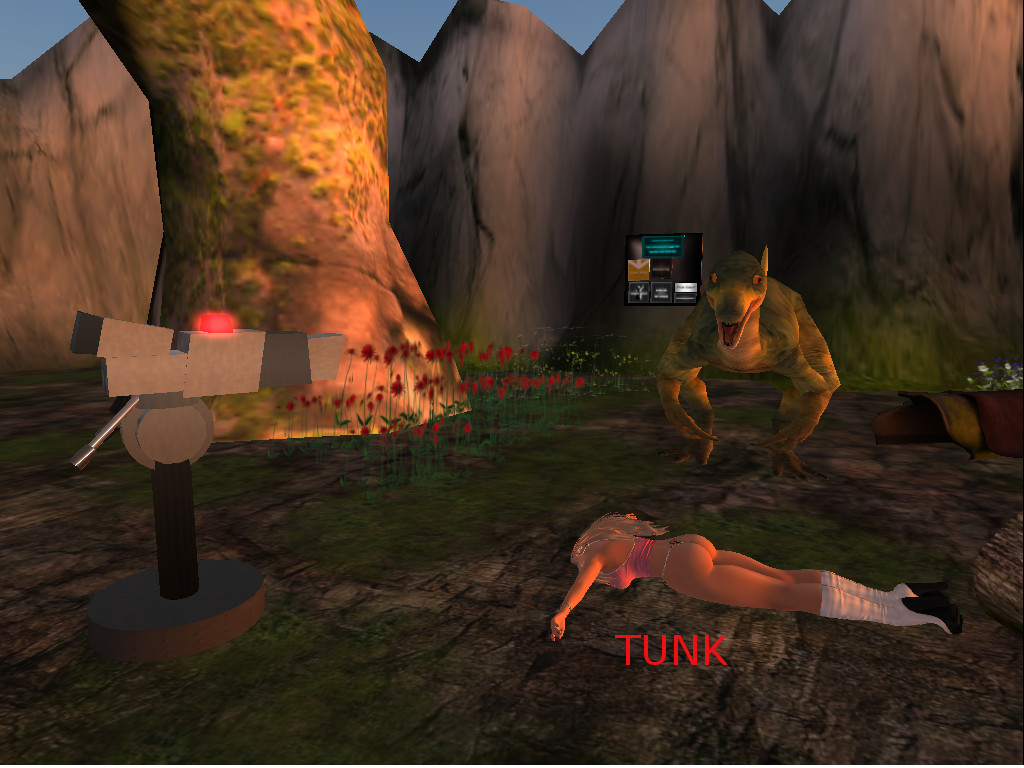Image resolution: width=1024 pixels, height=768 pixels.
Task: Select the dancing figure tile
Action: [x=638, y=292]
